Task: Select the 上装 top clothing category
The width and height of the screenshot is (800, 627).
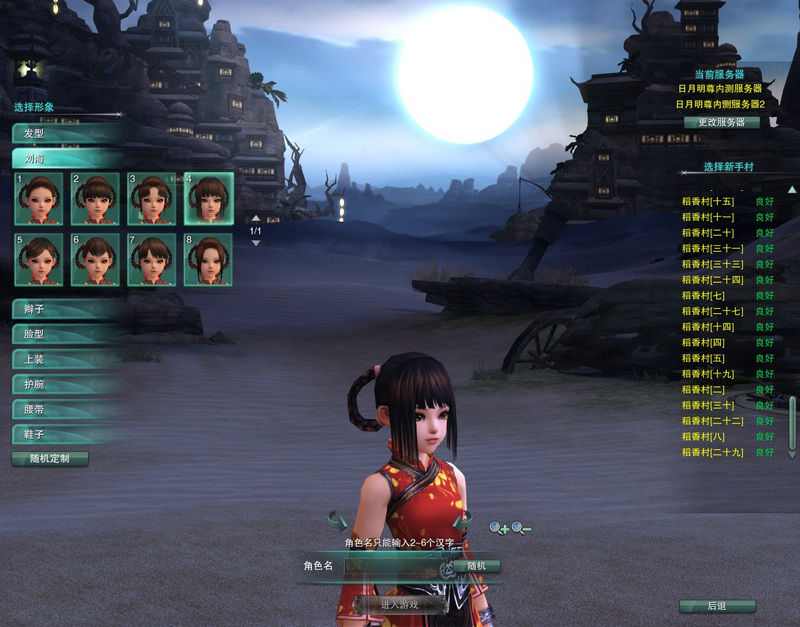Action: point(65,359)
